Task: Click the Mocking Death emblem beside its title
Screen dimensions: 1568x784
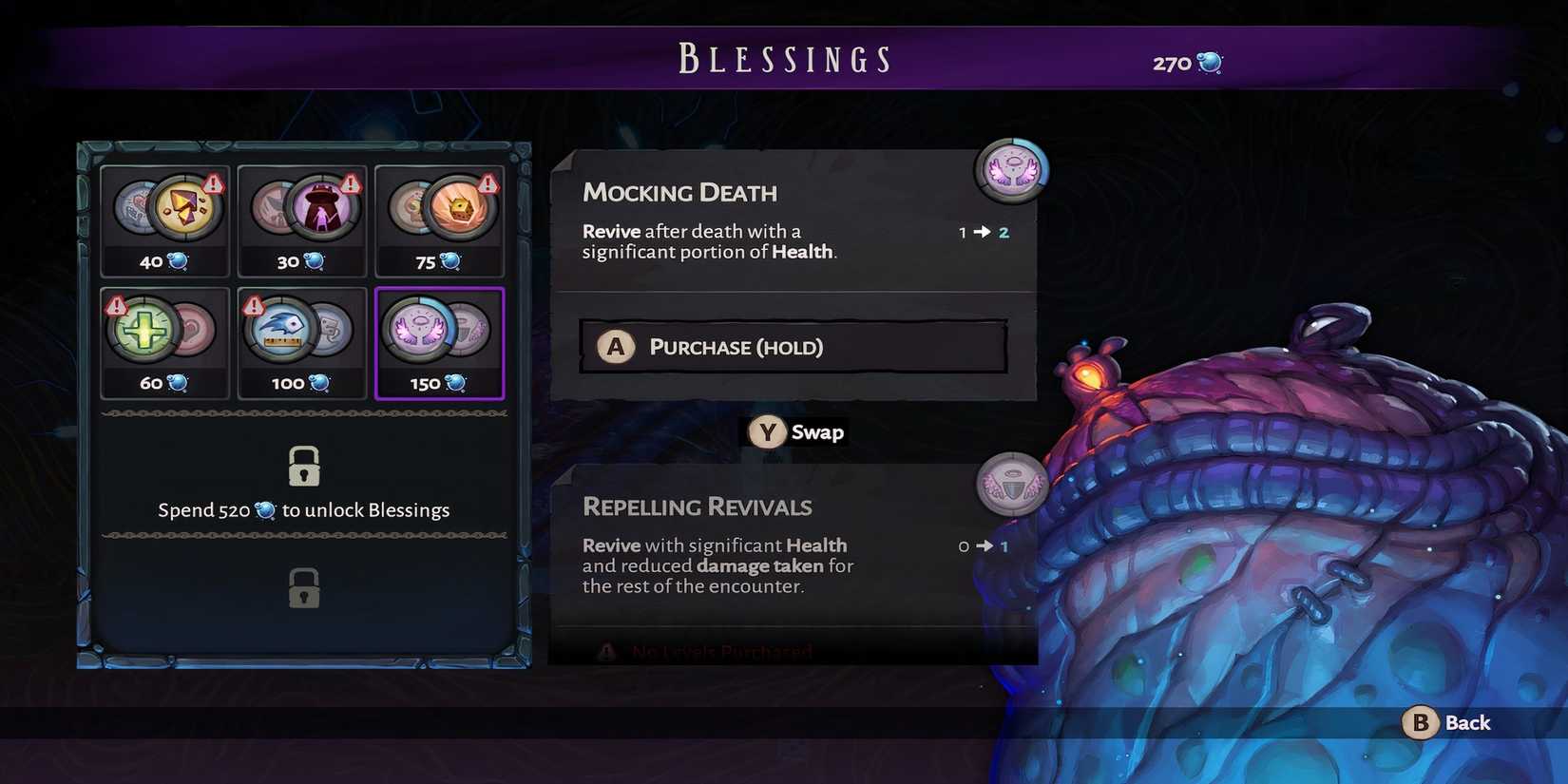Action: 1012,171
